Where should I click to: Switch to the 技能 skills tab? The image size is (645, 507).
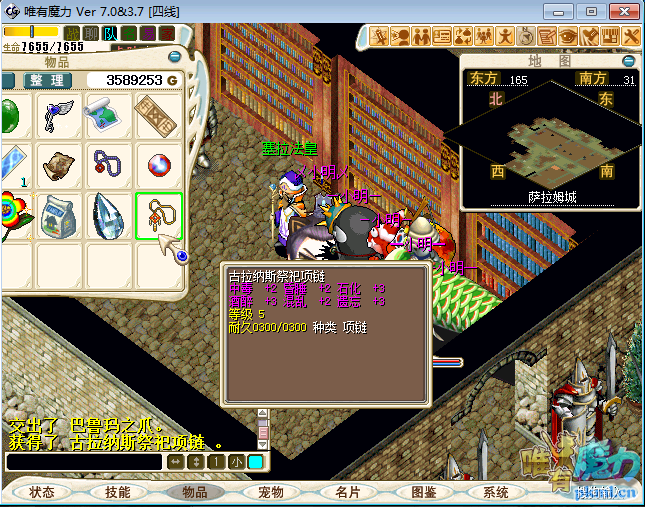tap(118, 491)
